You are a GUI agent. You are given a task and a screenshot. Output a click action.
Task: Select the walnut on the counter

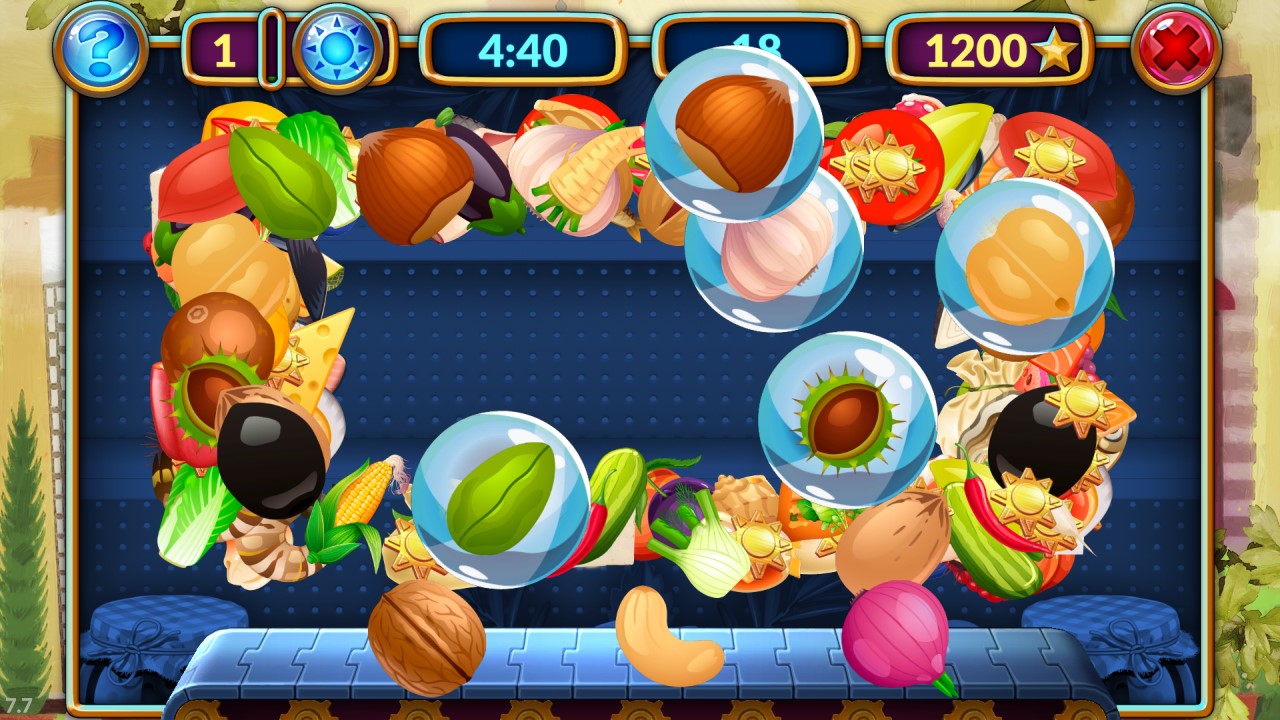(x=426, y=637)
